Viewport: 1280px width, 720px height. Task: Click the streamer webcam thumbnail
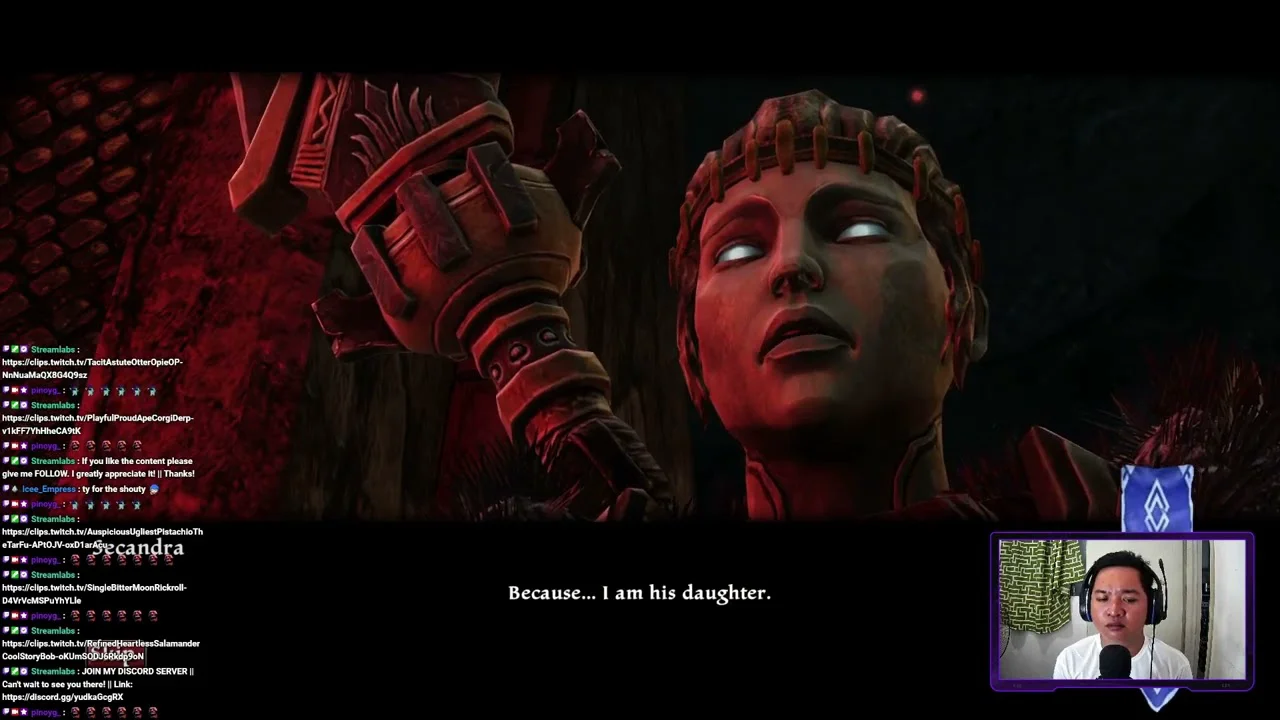pyautogui.click(x=1121, y=610)
